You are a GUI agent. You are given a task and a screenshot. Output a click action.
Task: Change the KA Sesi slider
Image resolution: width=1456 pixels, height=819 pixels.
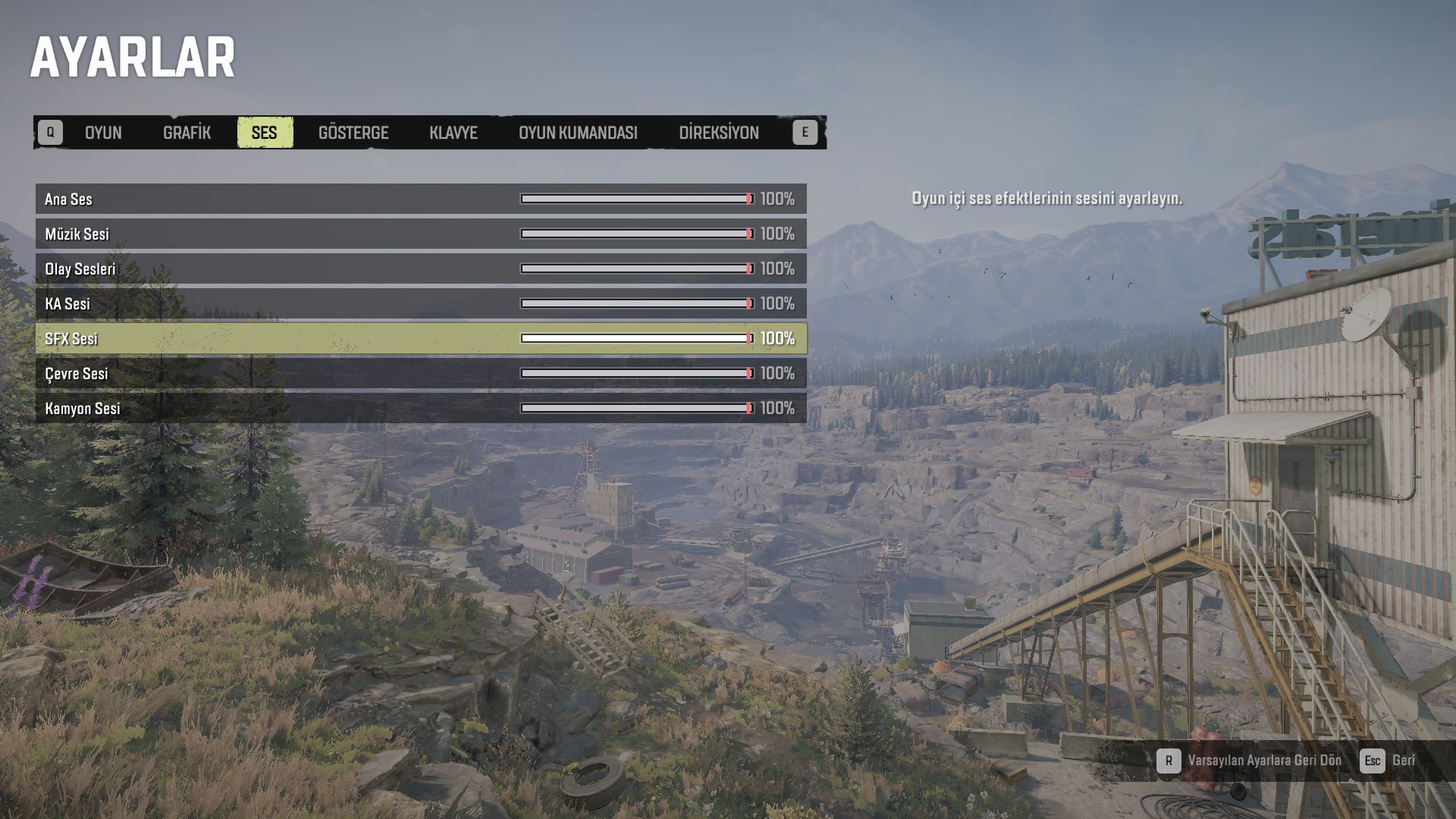[637, 303]
